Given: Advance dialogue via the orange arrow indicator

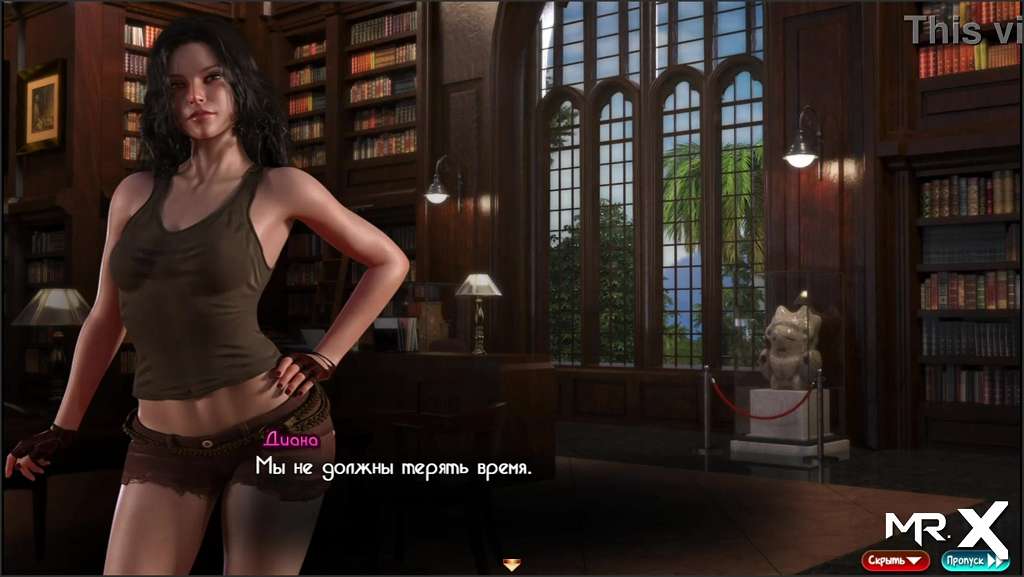Looking at the screenshot, I should coord(512,565).
